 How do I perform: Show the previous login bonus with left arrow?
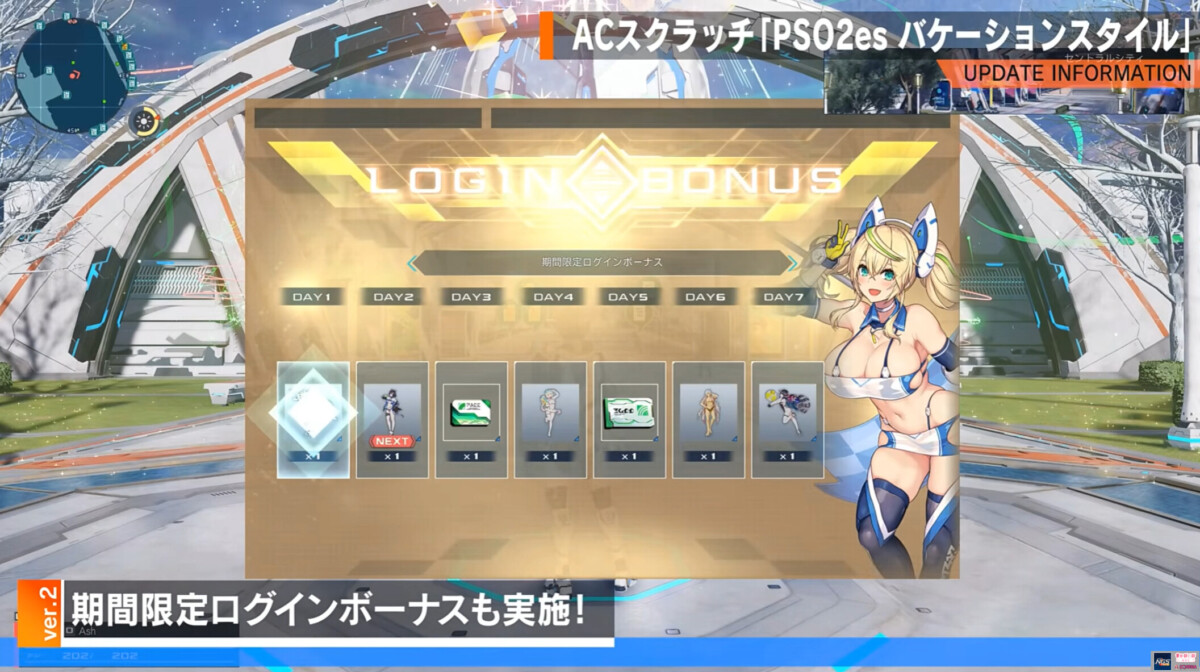(412, 263)
